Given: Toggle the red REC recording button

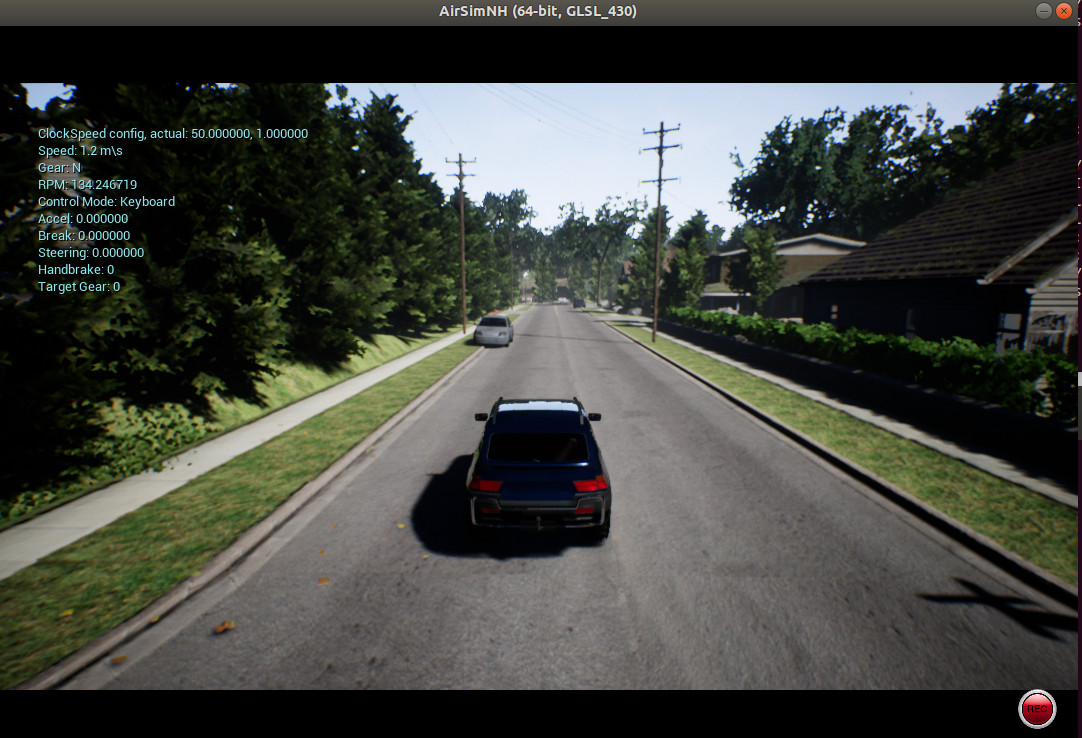Looking at the screenshot, I should (1037, 709).
